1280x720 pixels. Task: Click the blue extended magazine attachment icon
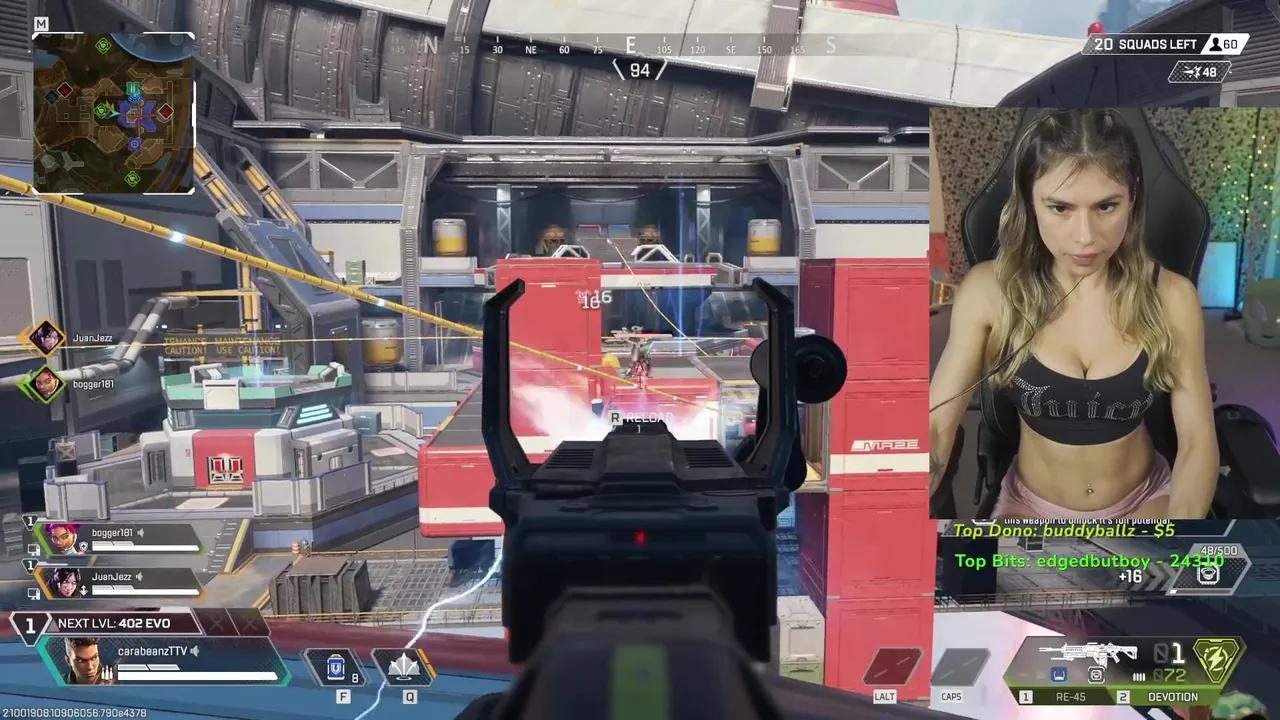click(1056, 673)
